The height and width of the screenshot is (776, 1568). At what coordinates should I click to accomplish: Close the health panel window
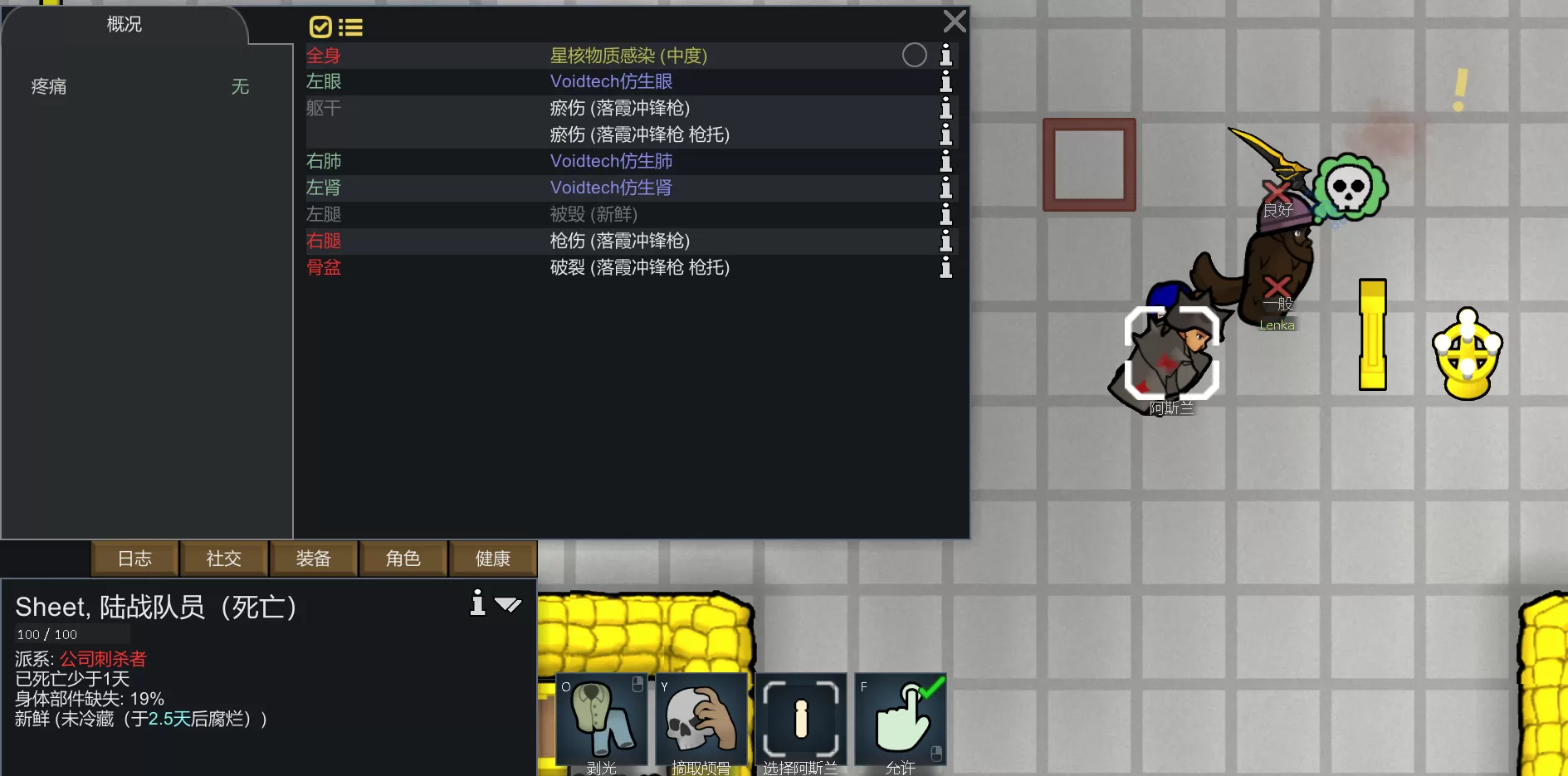955,22
